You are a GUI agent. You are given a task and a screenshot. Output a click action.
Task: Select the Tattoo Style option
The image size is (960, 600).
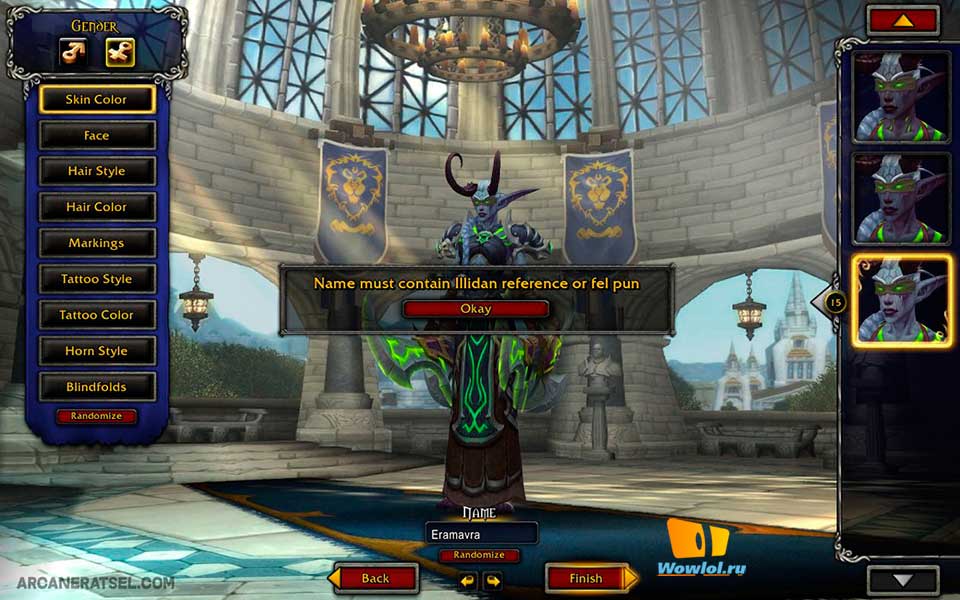pos(97,279)
